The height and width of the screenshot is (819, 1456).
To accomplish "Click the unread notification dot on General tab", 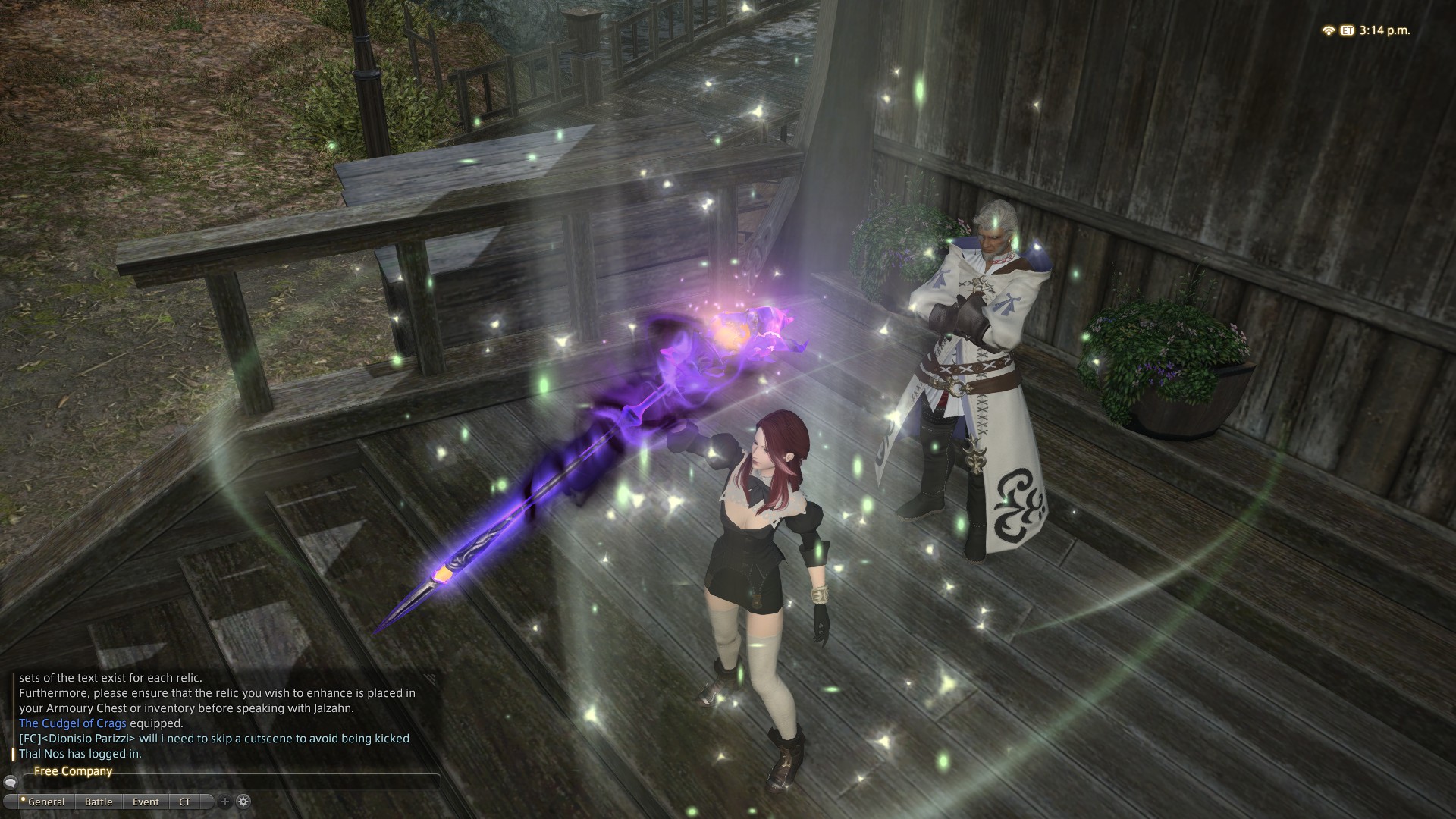I will pos(24,798).
